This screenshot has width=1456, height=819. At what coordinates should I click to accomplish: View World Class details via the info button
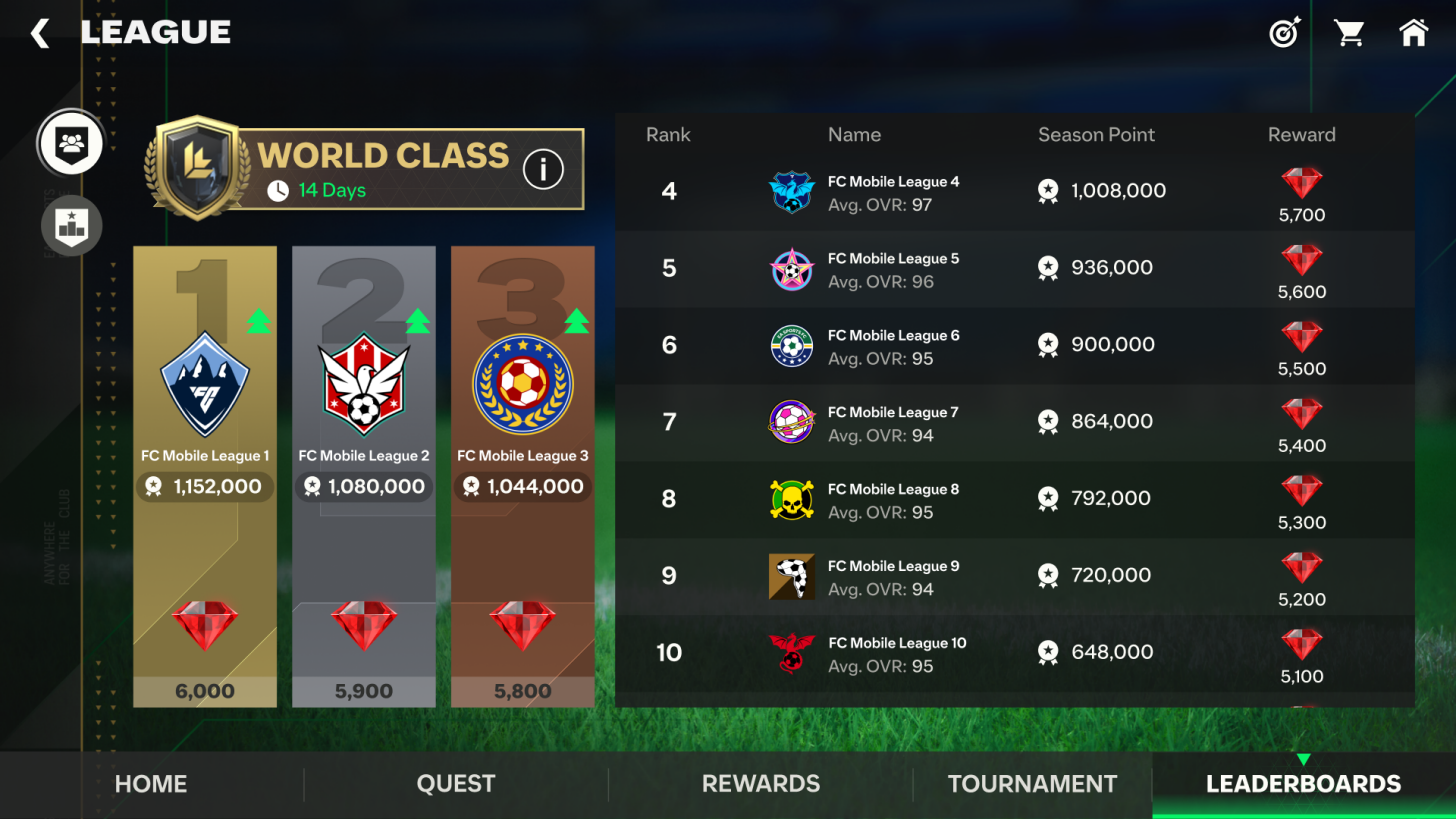pos(543,168)
